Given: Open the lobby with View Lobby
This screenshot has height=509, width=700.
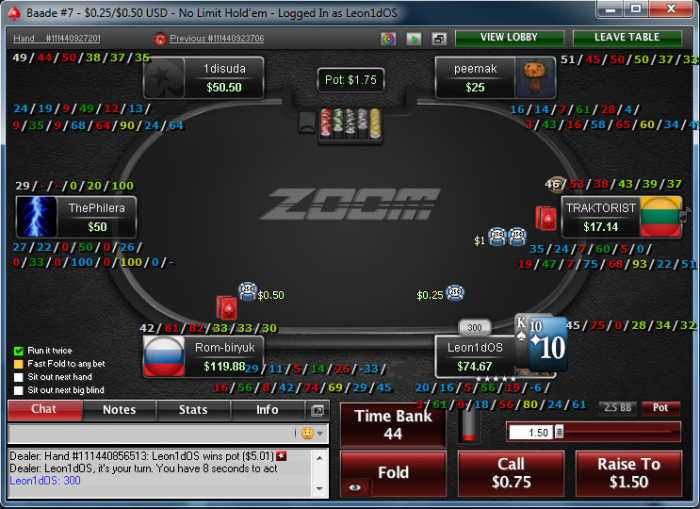Looking at the screenshot, I should [508, 38].
